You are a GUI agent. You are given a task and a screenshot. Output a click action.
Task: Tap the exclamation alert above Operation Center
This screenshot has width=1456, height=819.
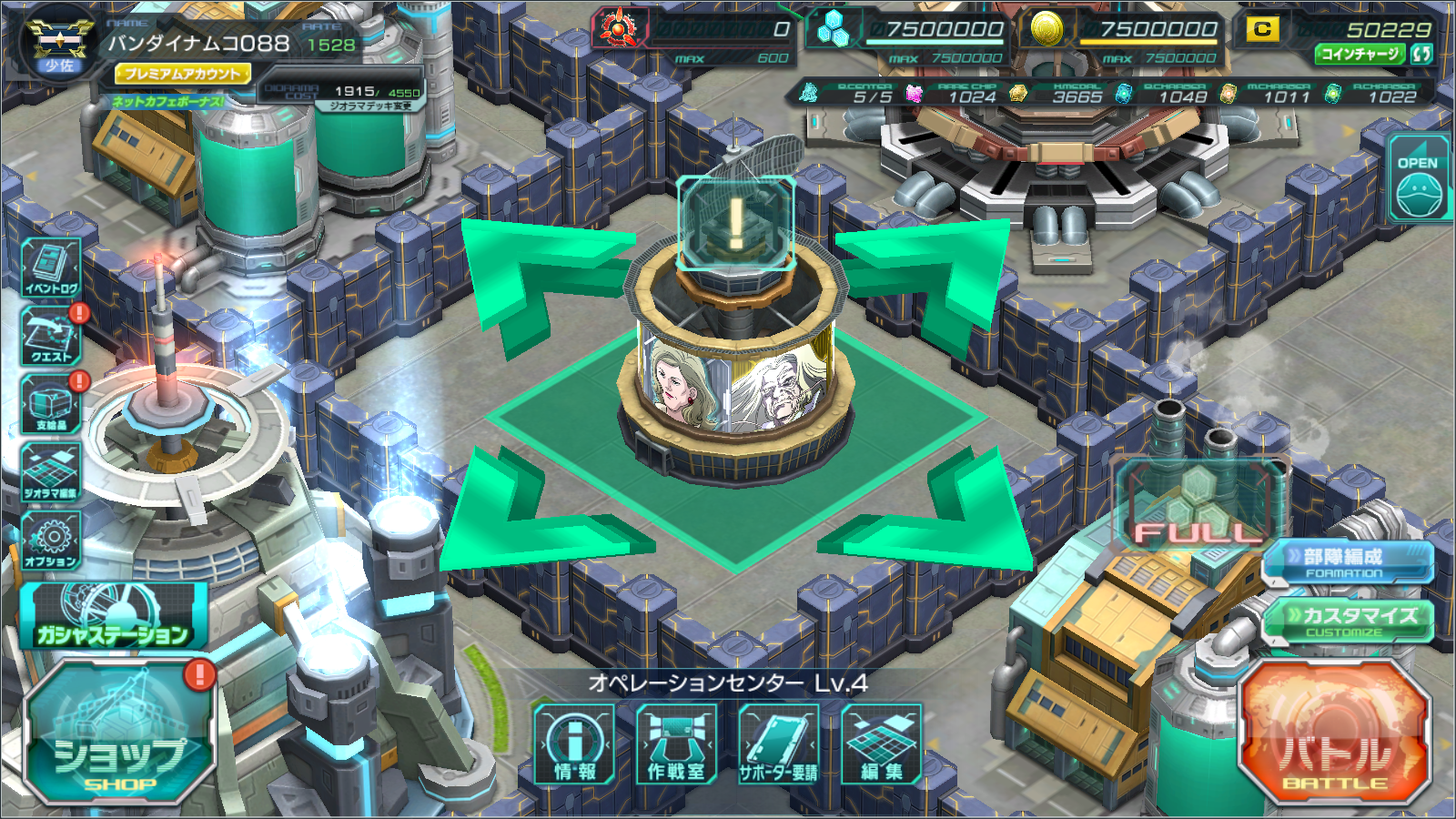(735, 223)
